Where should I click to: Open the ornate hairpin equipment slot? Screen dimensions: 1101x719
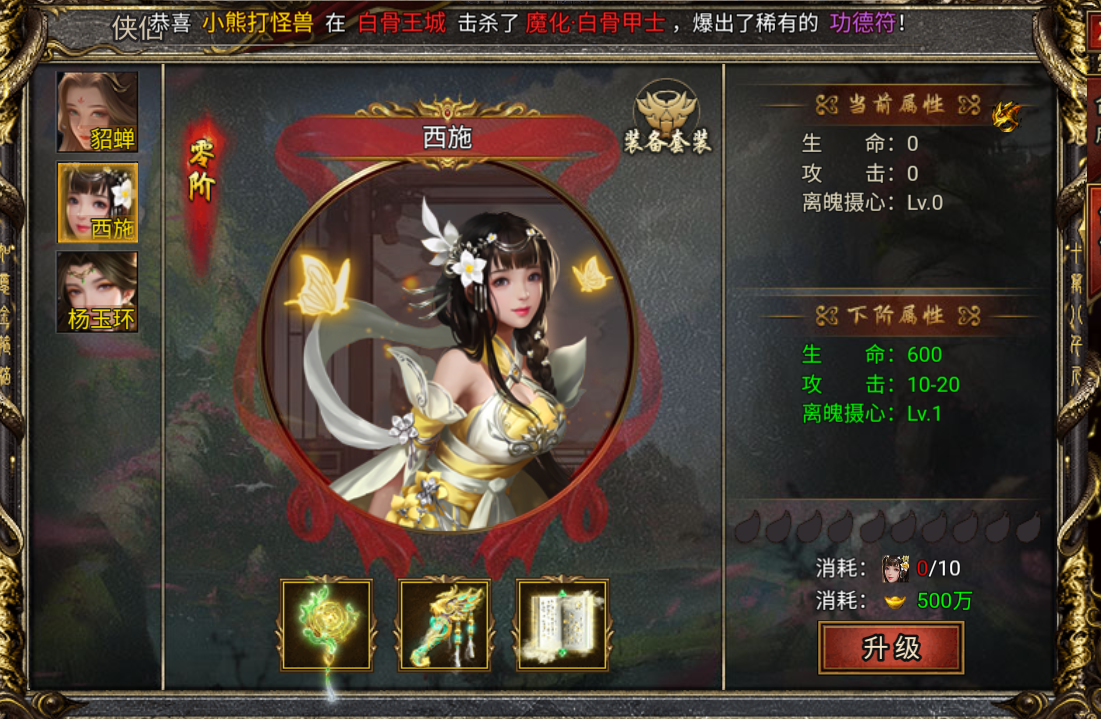pyautogui.click(x=445, y=625)
